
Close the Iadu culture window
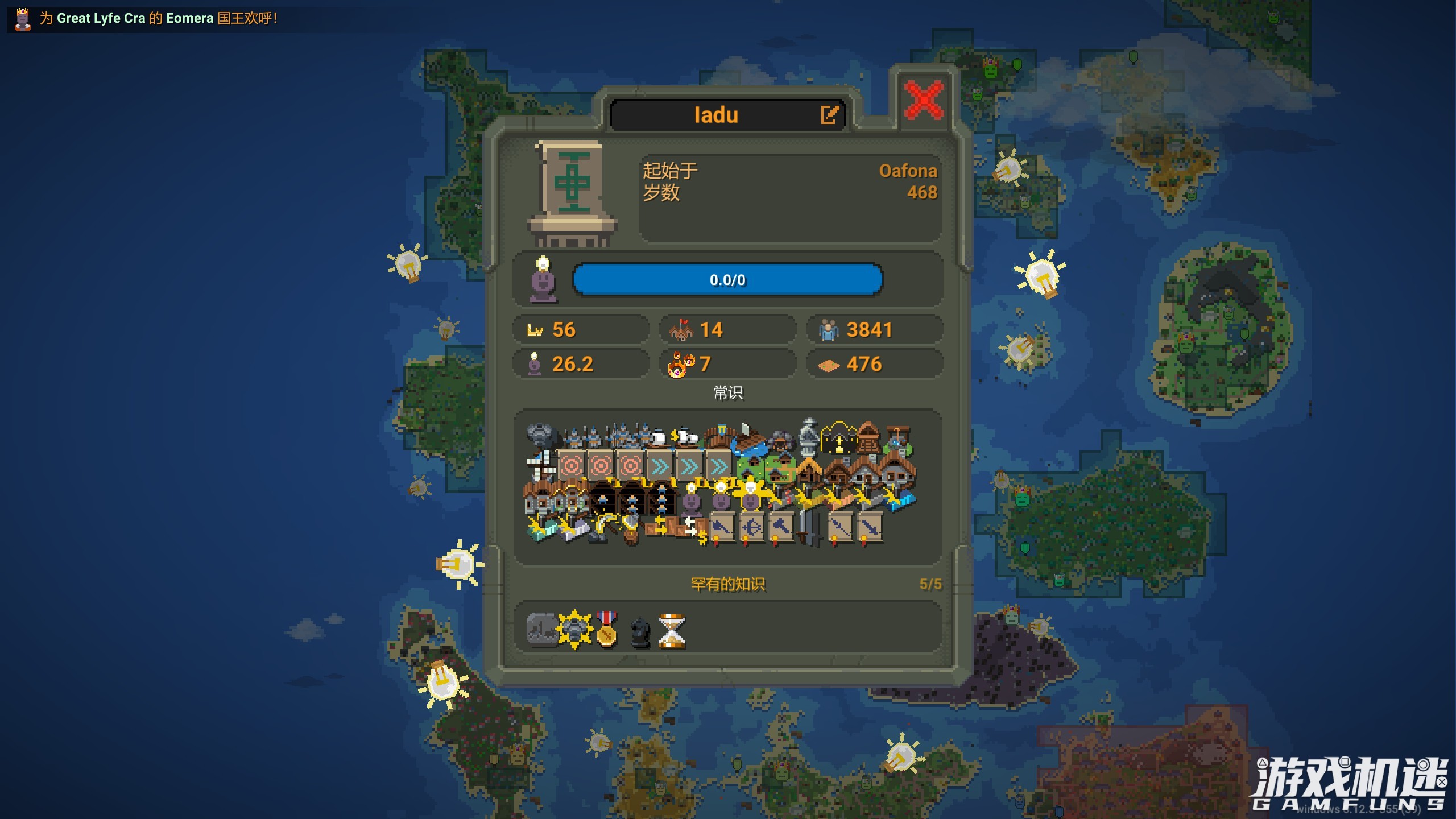[924, 100]
